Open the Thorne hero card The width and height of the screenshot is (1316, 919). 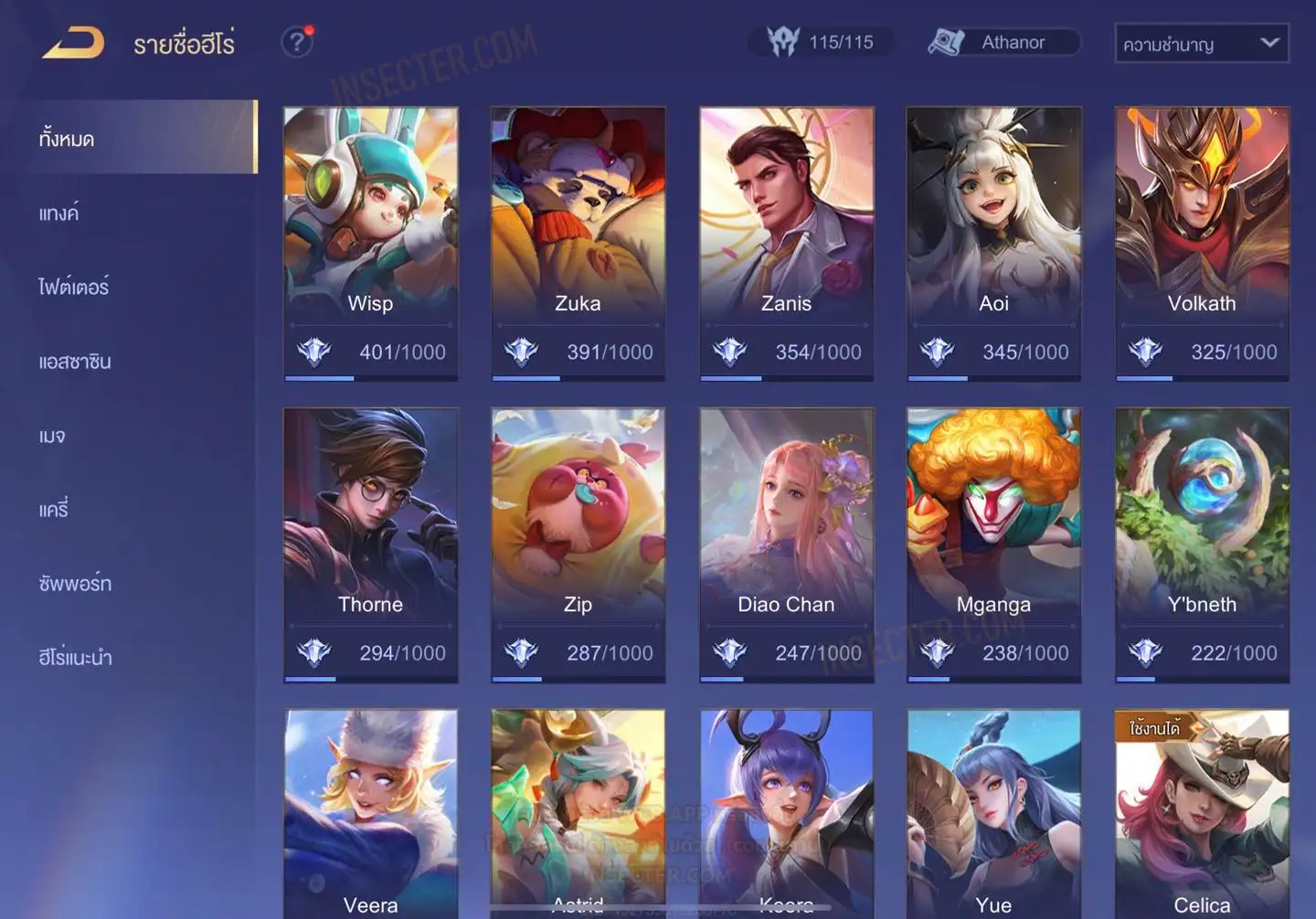pyautogui.click(x=370, y=544)
